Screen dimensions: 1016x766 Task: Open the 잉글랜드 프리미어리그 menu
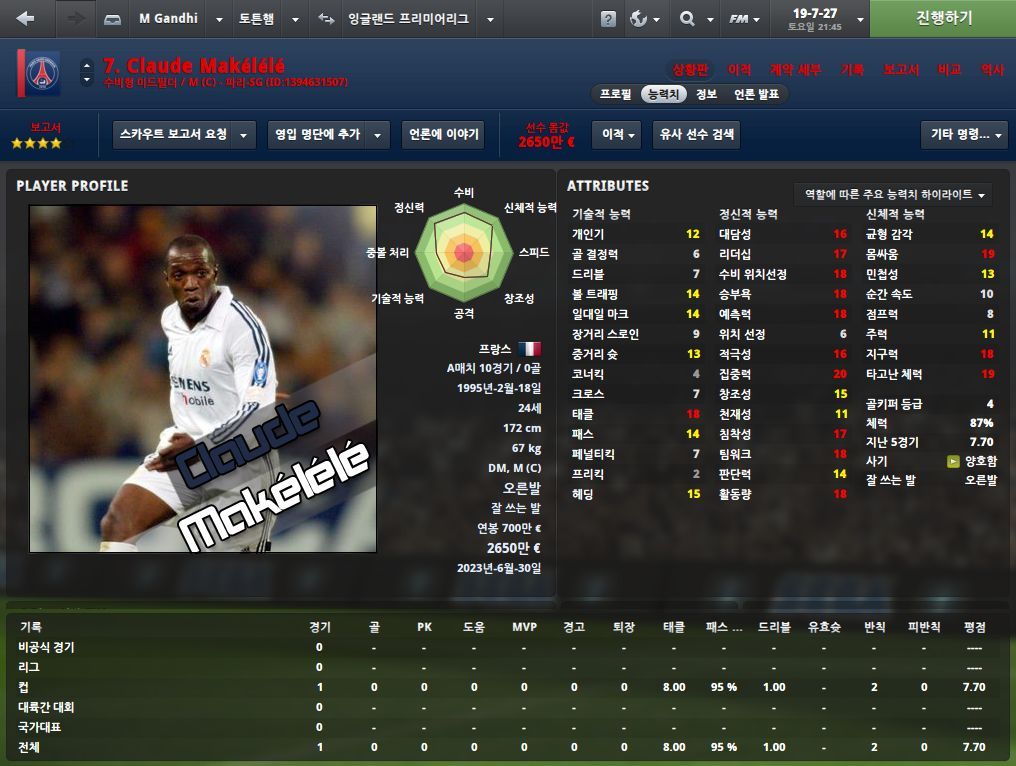click(408, 19)
